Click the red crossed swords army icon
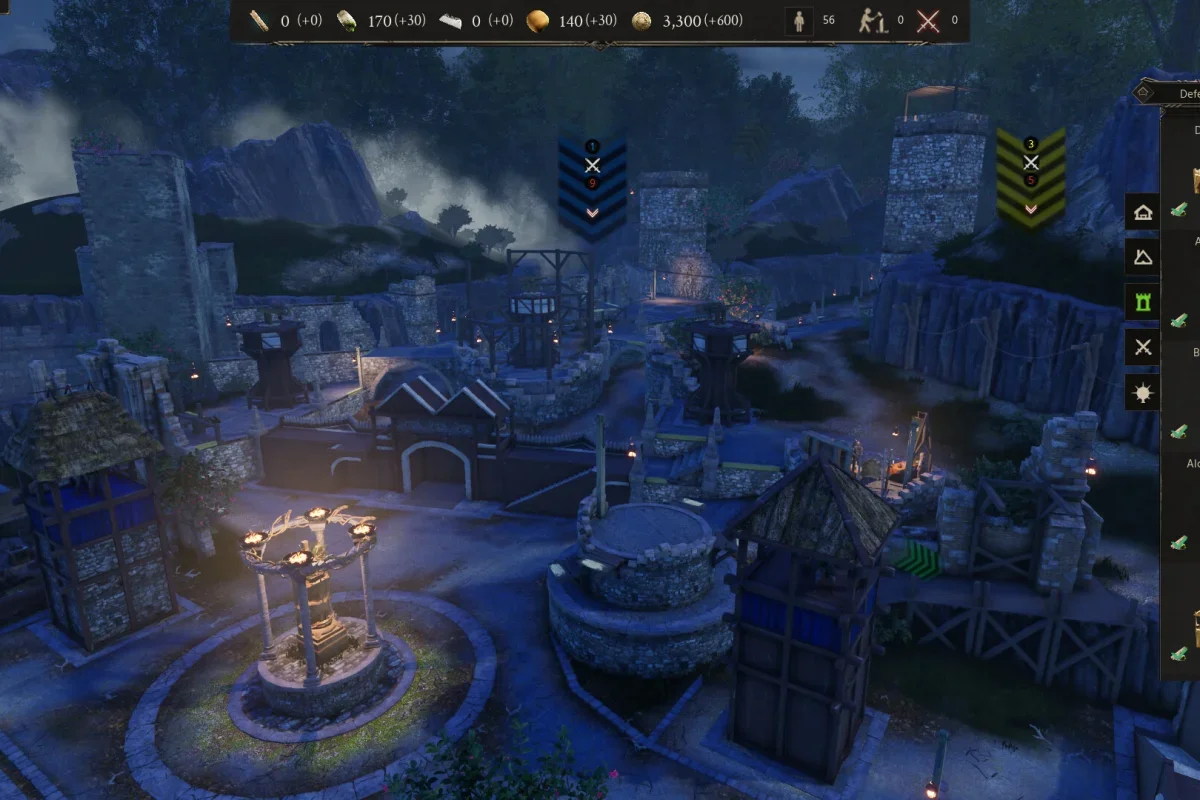The height and width of the screenshot is (800, 1200). pyautogui.click(x=928, y=21)
